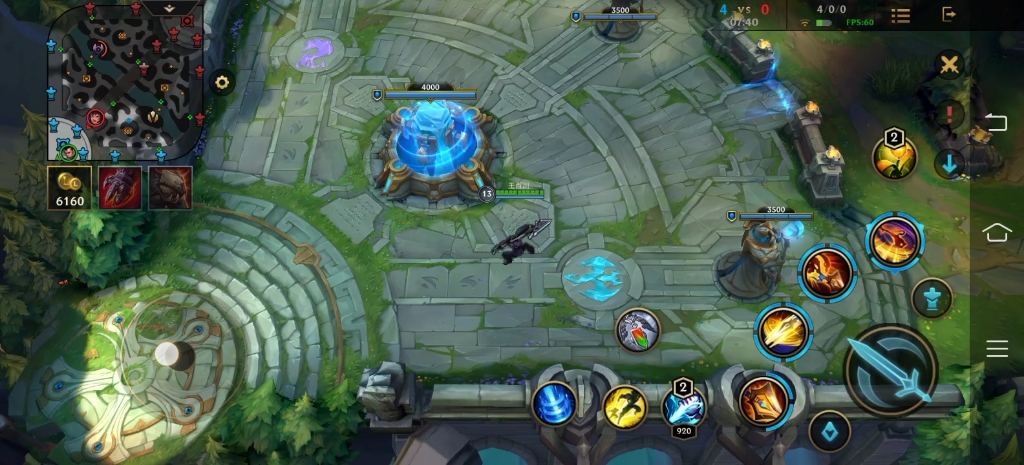
Task: Send the crossed swords attack ping
Action: pos(949,66)
